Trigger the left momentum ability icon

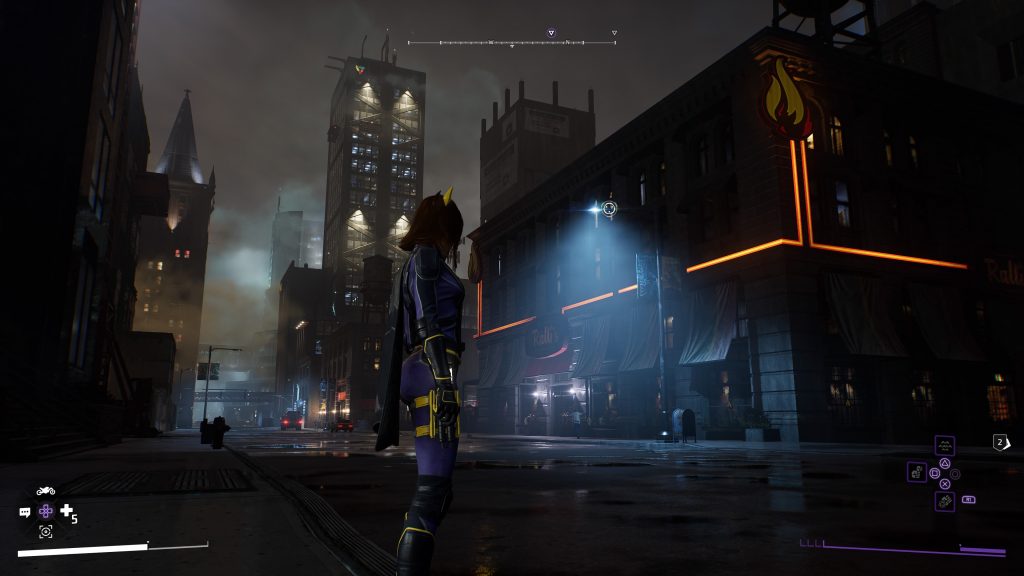coord(917,471)
